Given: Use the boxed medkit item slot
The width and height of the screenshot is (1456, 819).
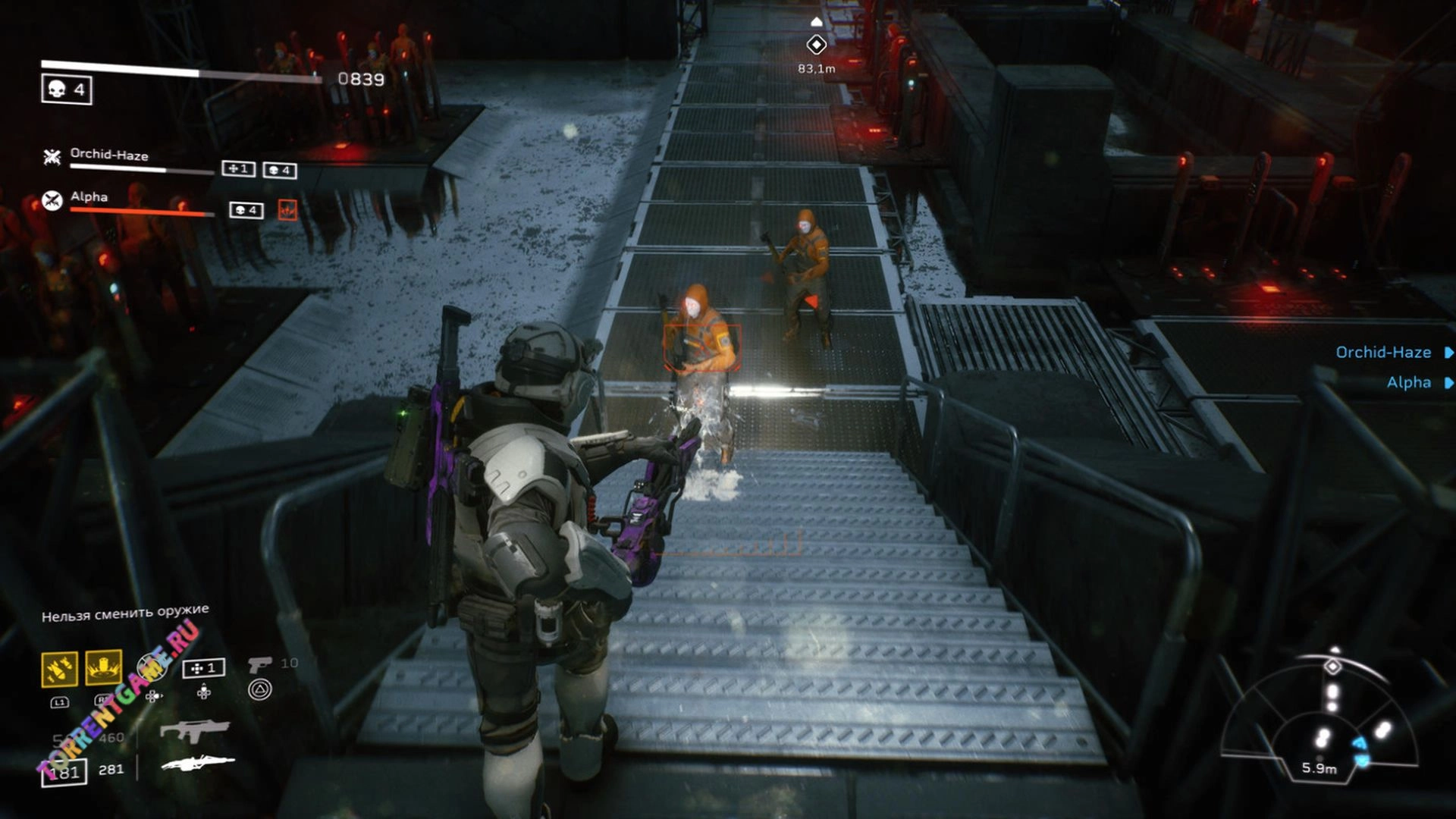Looking at the screenshot, I should point(203,668).
